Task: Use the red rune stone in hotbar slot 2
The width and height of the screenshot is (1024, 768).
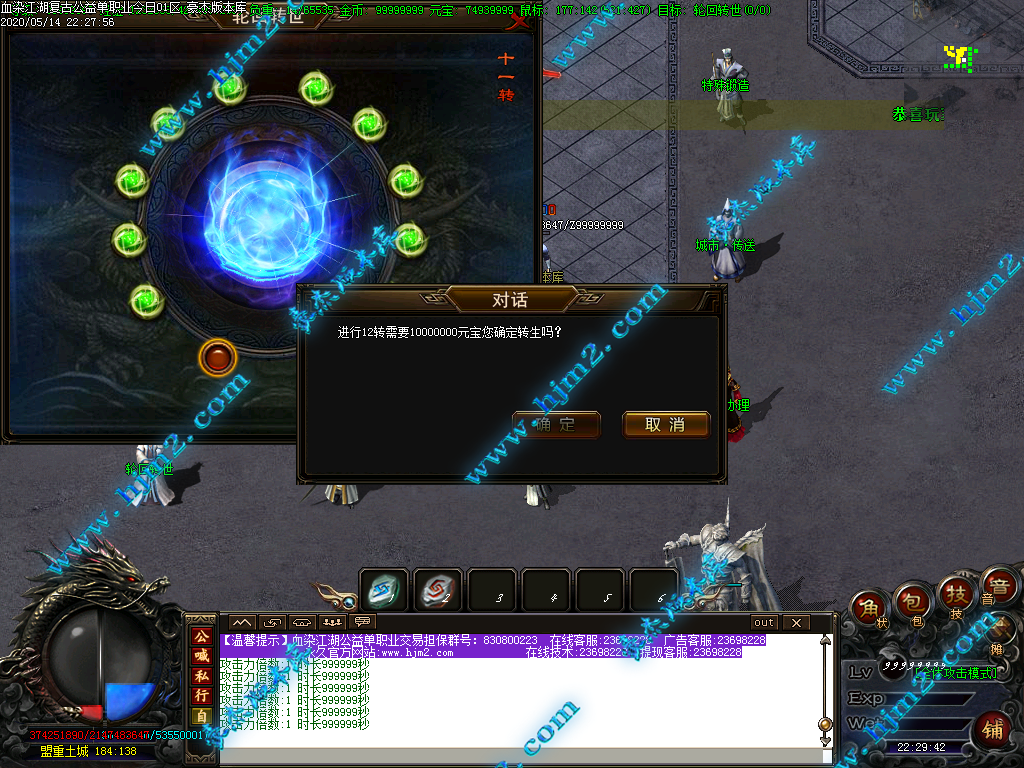Action: pos(438,590)
